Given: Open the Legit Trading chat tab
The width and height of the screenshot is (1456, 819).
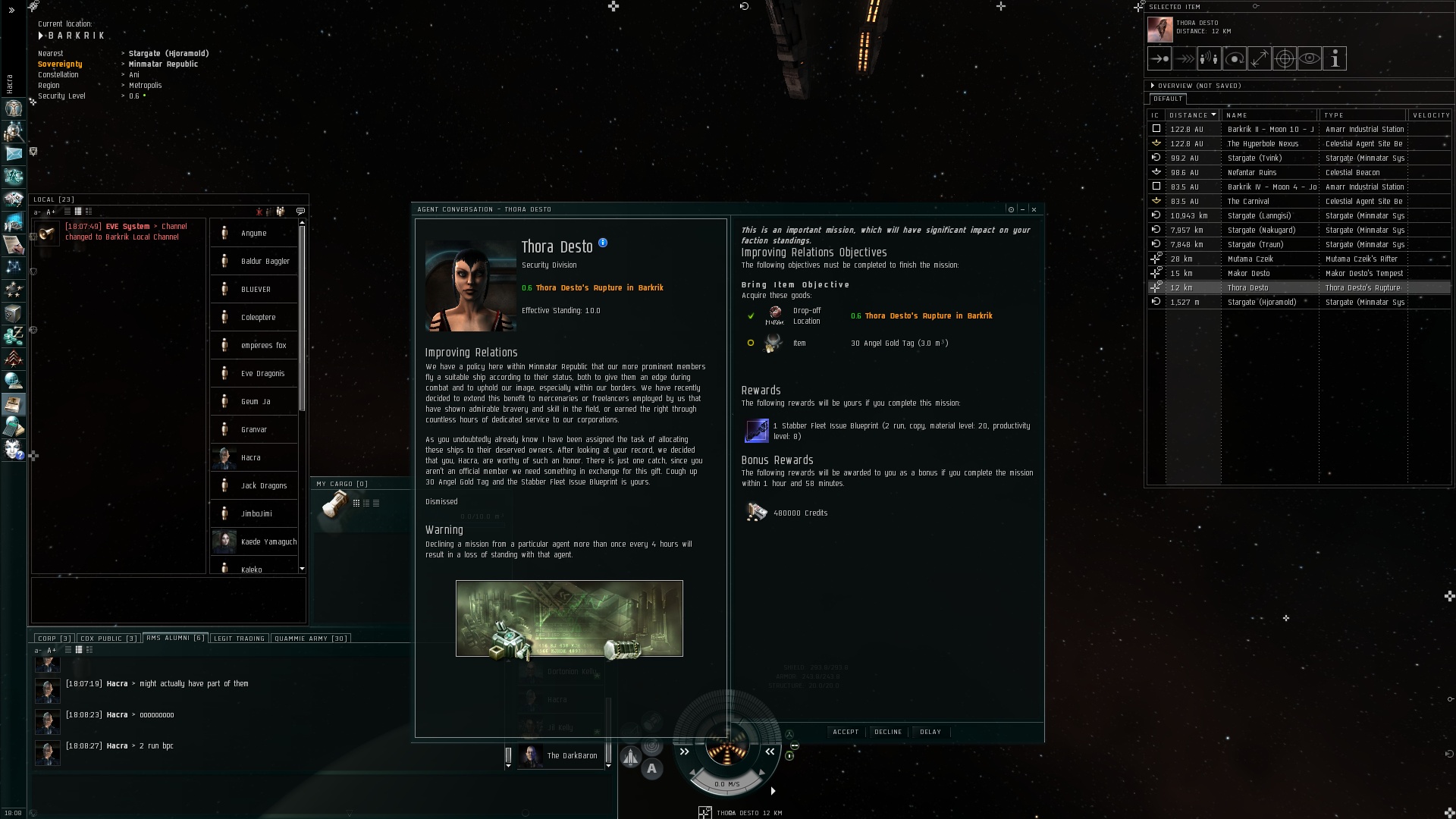Looking at the screenshot, I should 239,639.
